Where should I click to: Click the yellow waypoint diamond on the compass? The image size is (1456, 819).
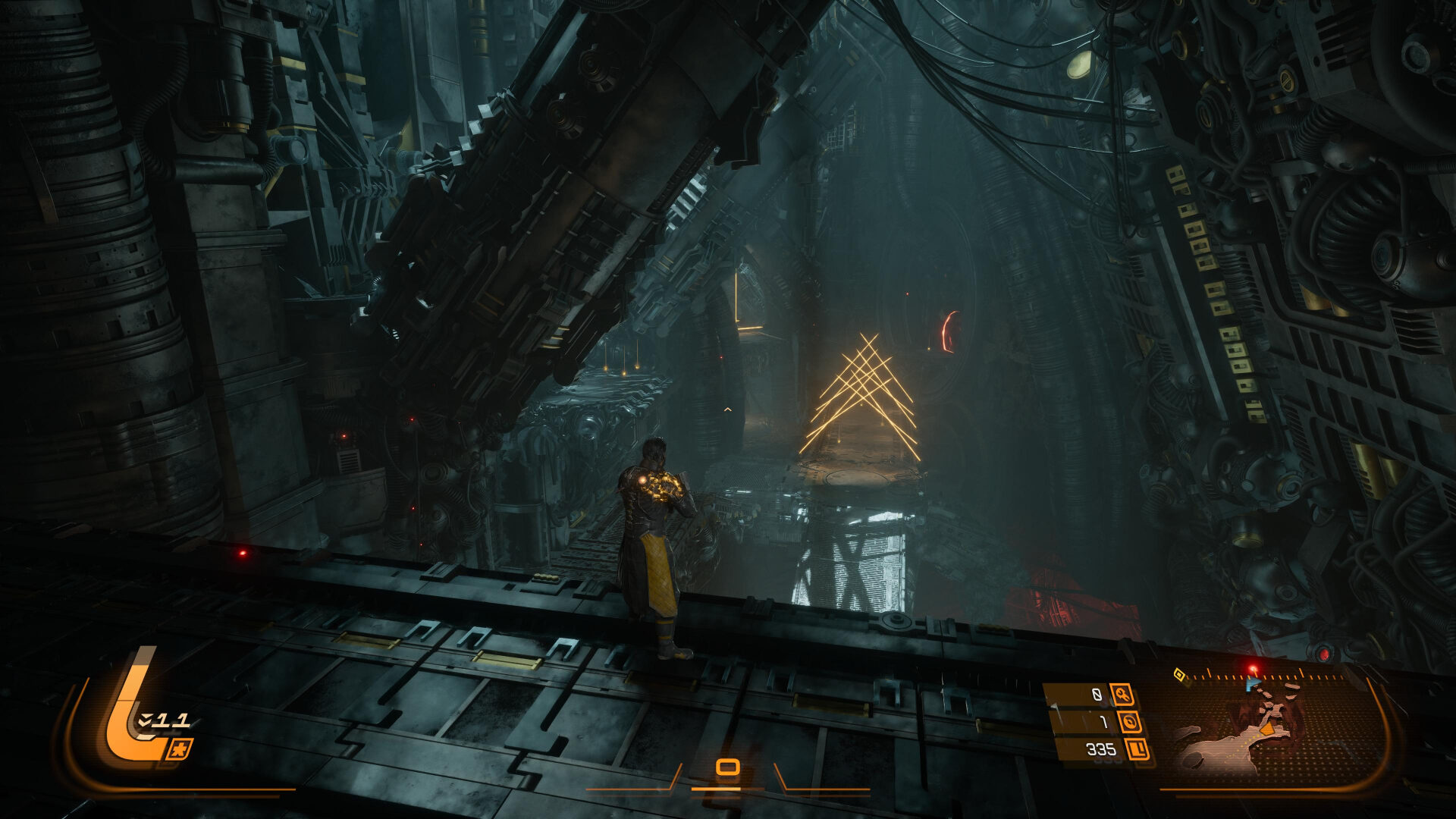coord(1179,675)
